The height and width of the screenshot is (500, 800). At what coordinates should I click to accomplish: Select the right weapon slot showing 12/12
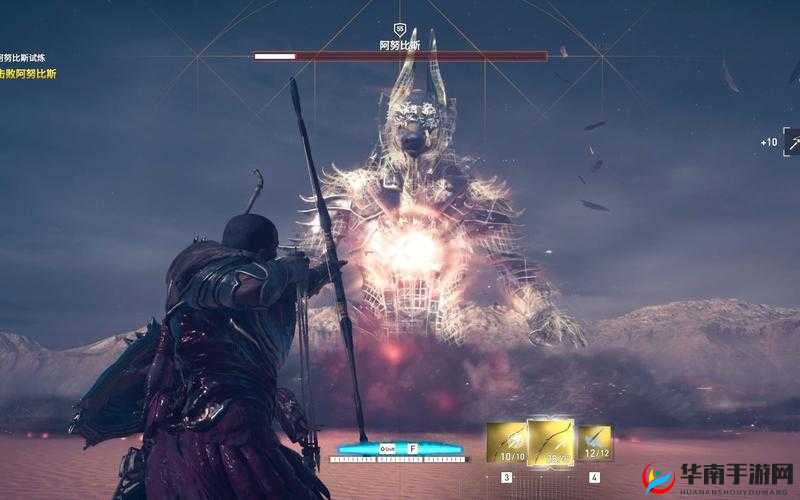point(594,444)
